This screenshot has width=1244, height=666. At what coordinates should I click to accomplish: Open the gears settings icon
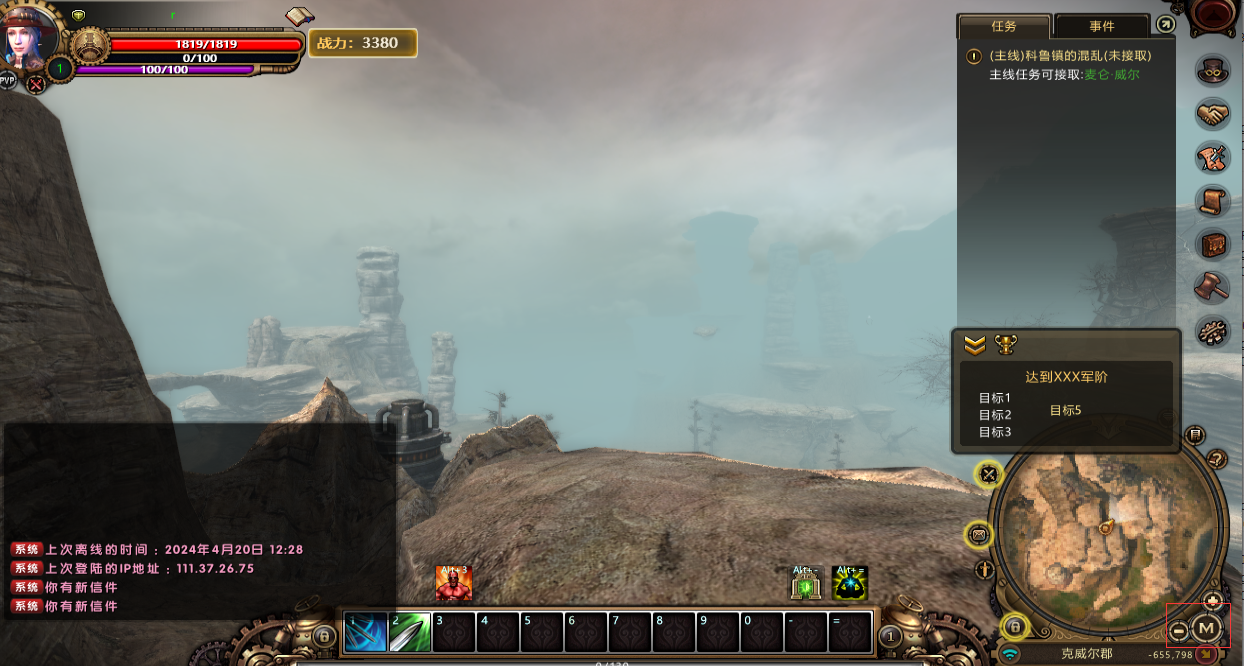(x=1213, y=331)
